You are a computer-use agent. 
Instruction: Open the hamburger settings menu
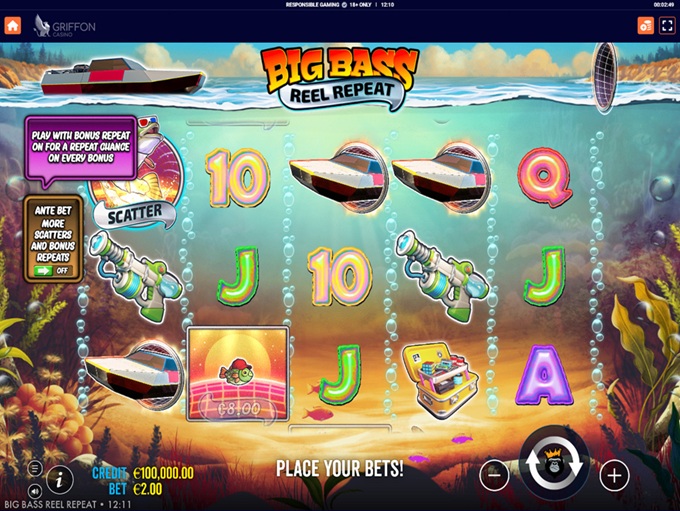(x=35, y=468)
